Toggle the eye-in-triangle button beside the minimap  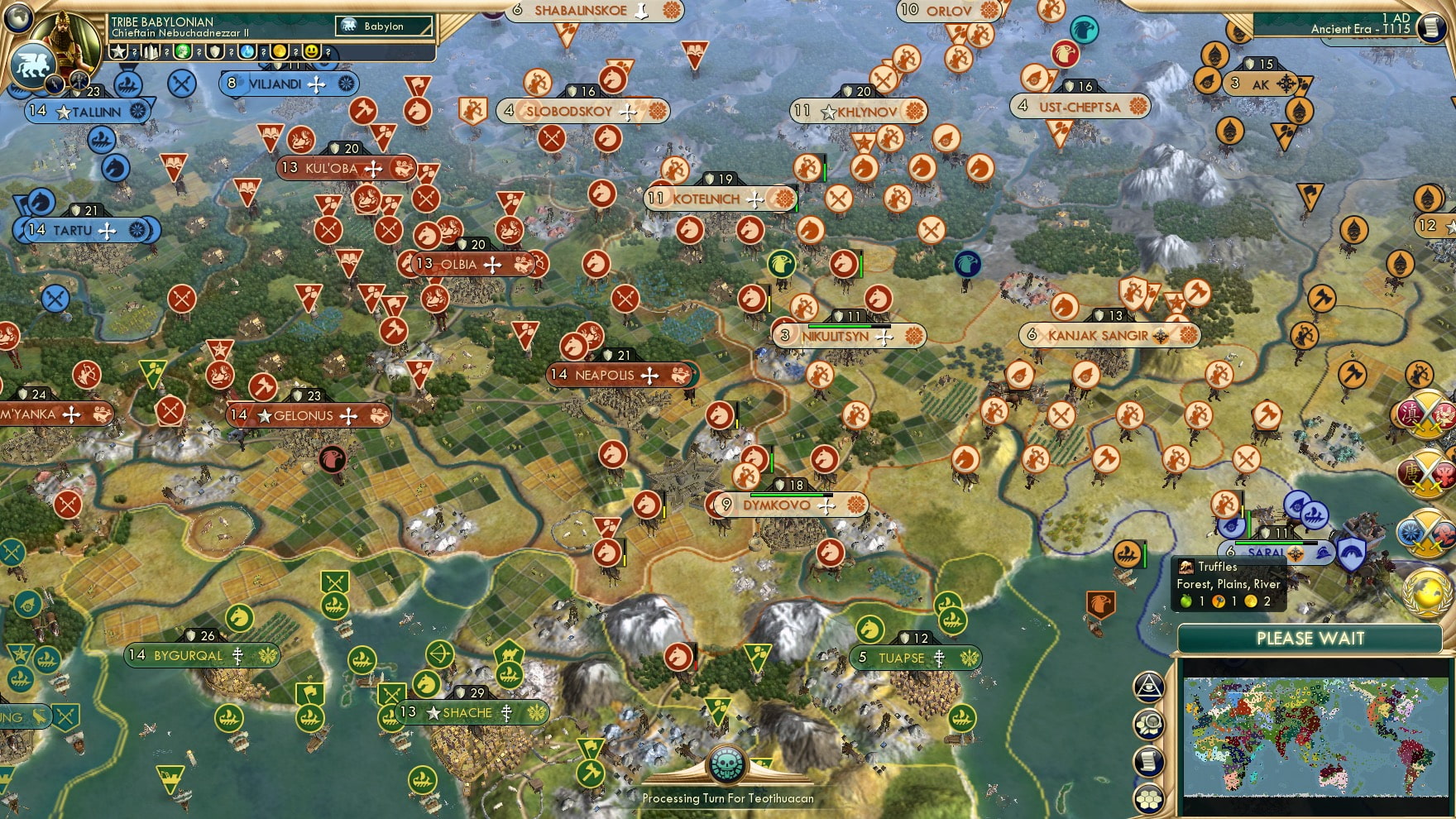point(1150,686)
